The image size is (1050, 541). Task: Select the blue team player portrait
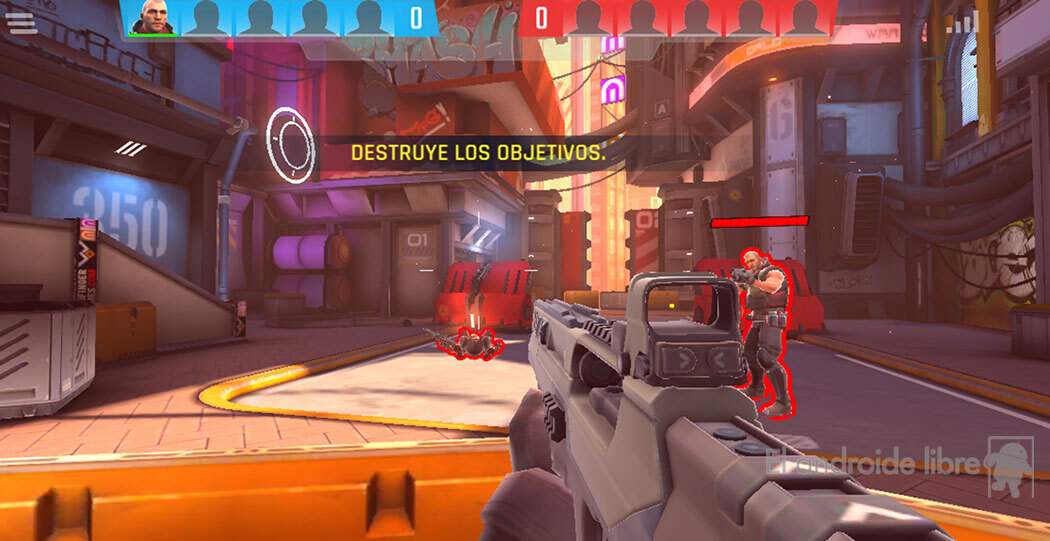[153, 17]
